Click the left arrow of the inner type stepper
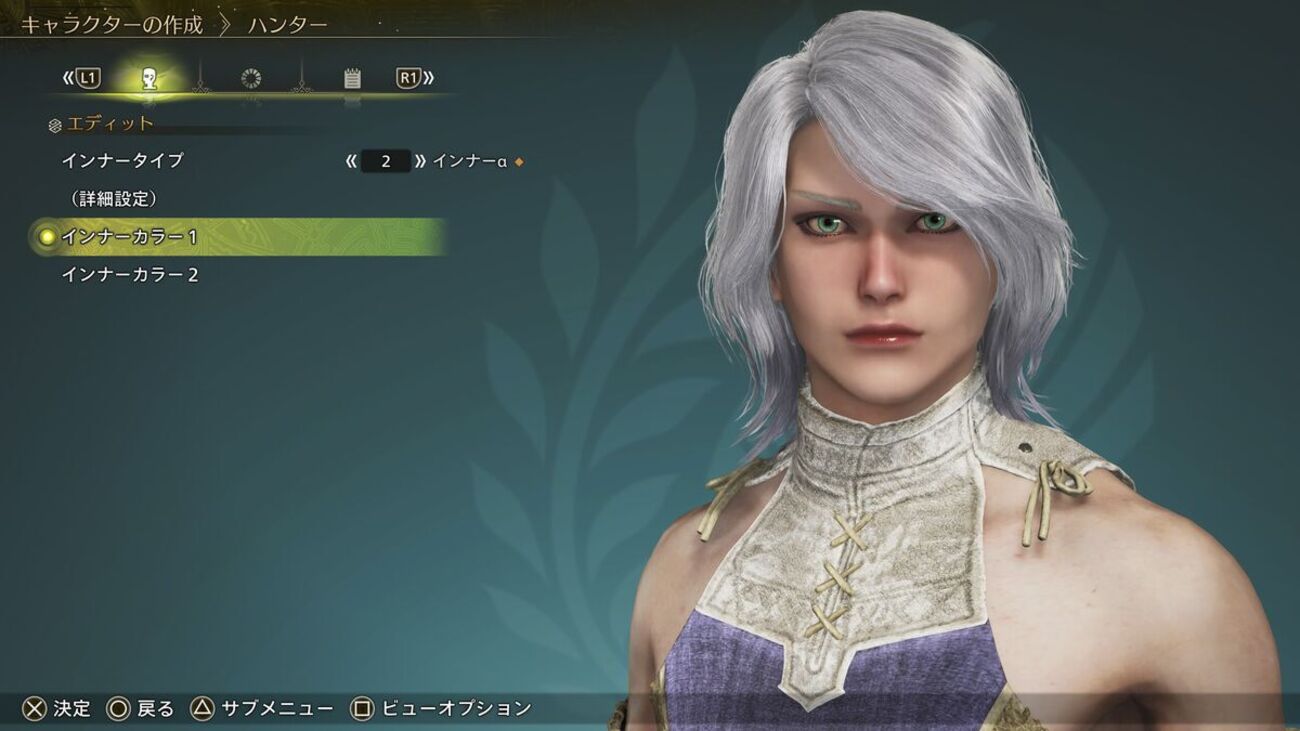 point(350,161)
